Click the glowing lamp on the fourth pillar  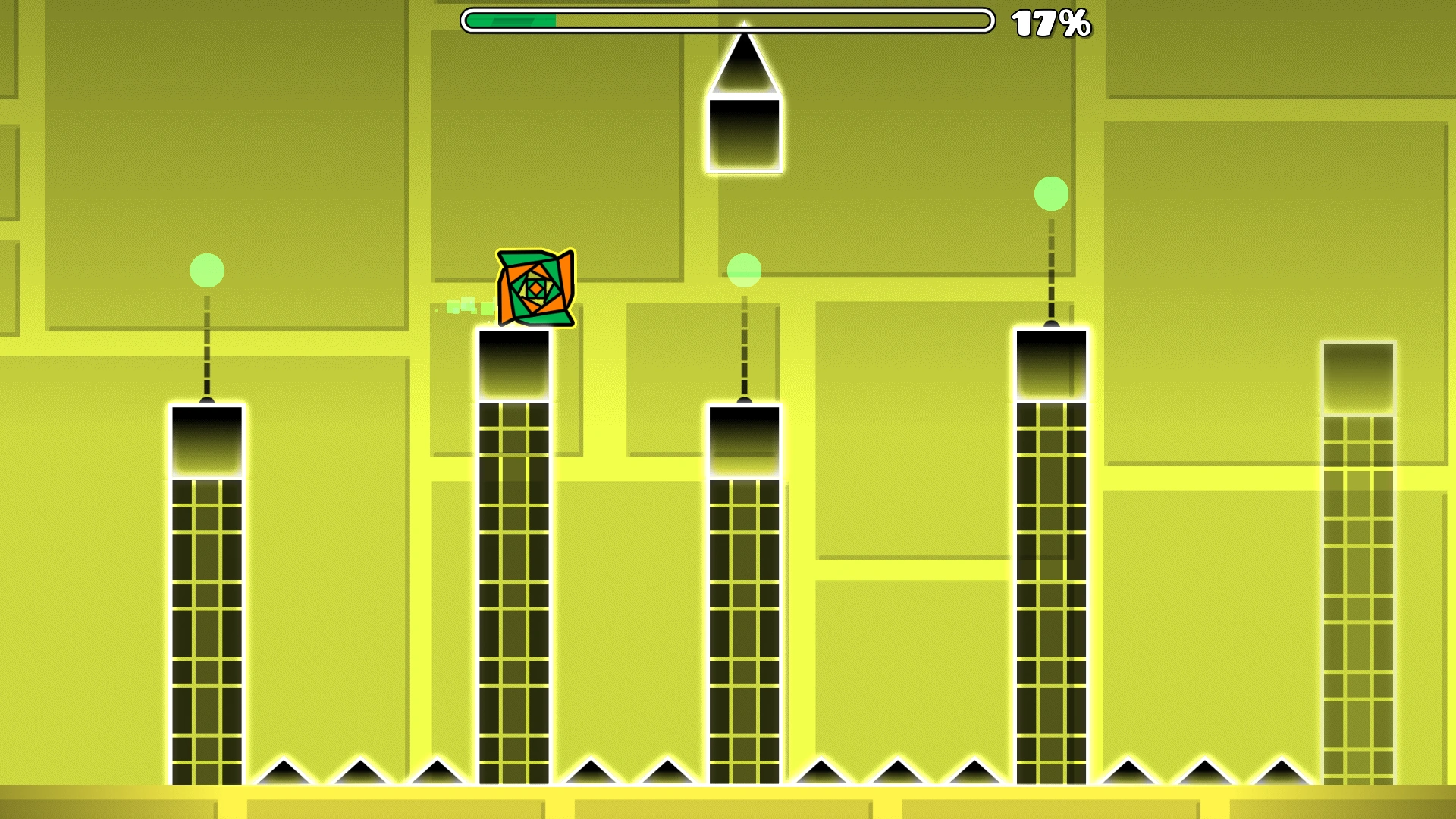coord(1050,322)
